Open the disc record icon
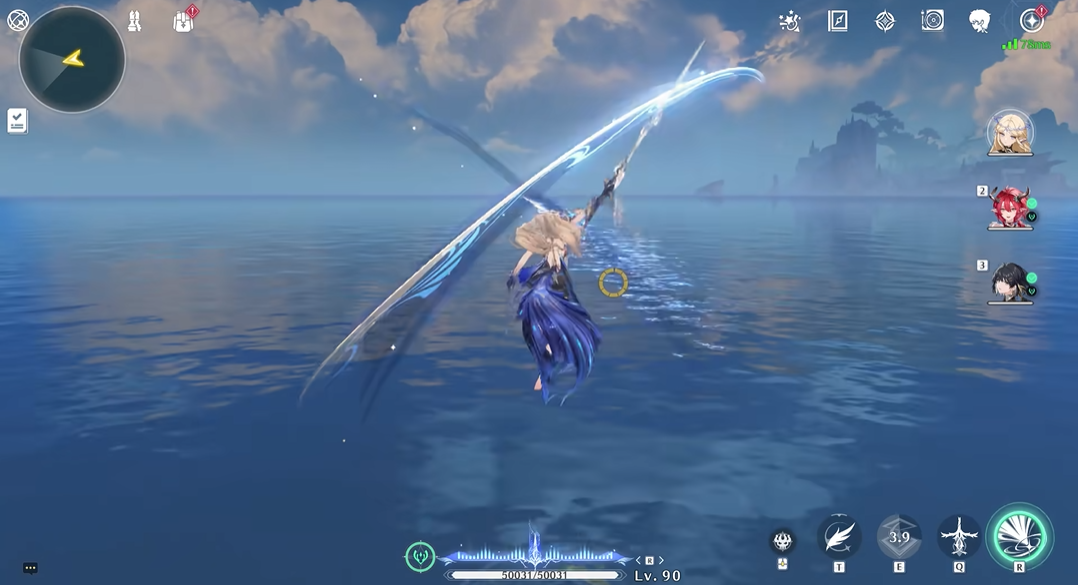The height and width of the screenshot is (585, 1078). 932,21
